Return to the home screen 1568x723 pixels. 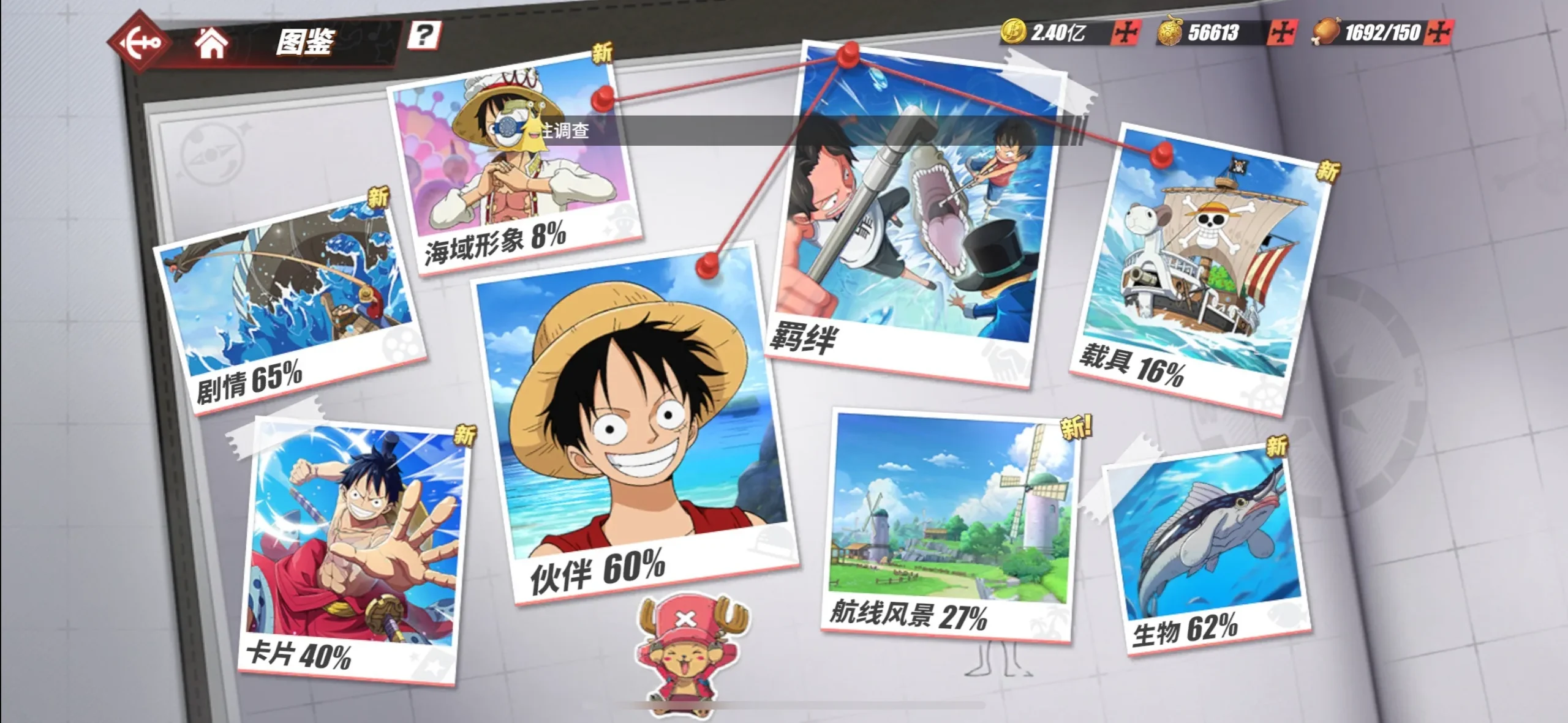click(211, 43)
